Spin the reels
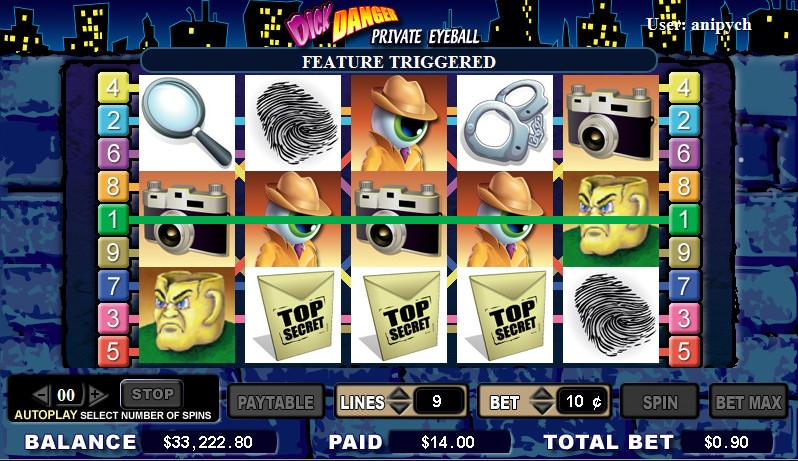Image resolution: width=798 pixels, height=461 pixels. (x=659, y=403)
